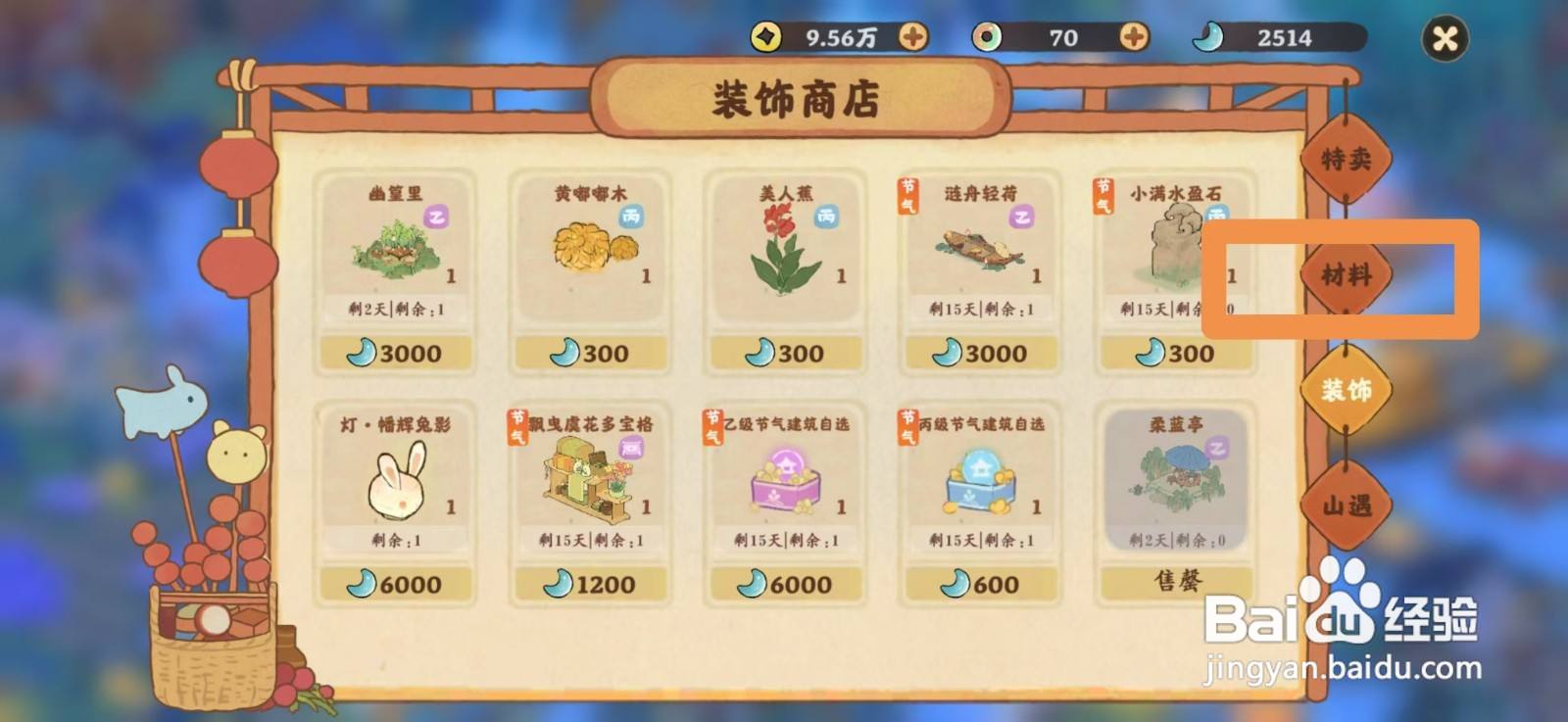The width and height of the screenshot is (1568, 722).
Task: Click the plus icon beside currency 70
Action: (1135, 38)
